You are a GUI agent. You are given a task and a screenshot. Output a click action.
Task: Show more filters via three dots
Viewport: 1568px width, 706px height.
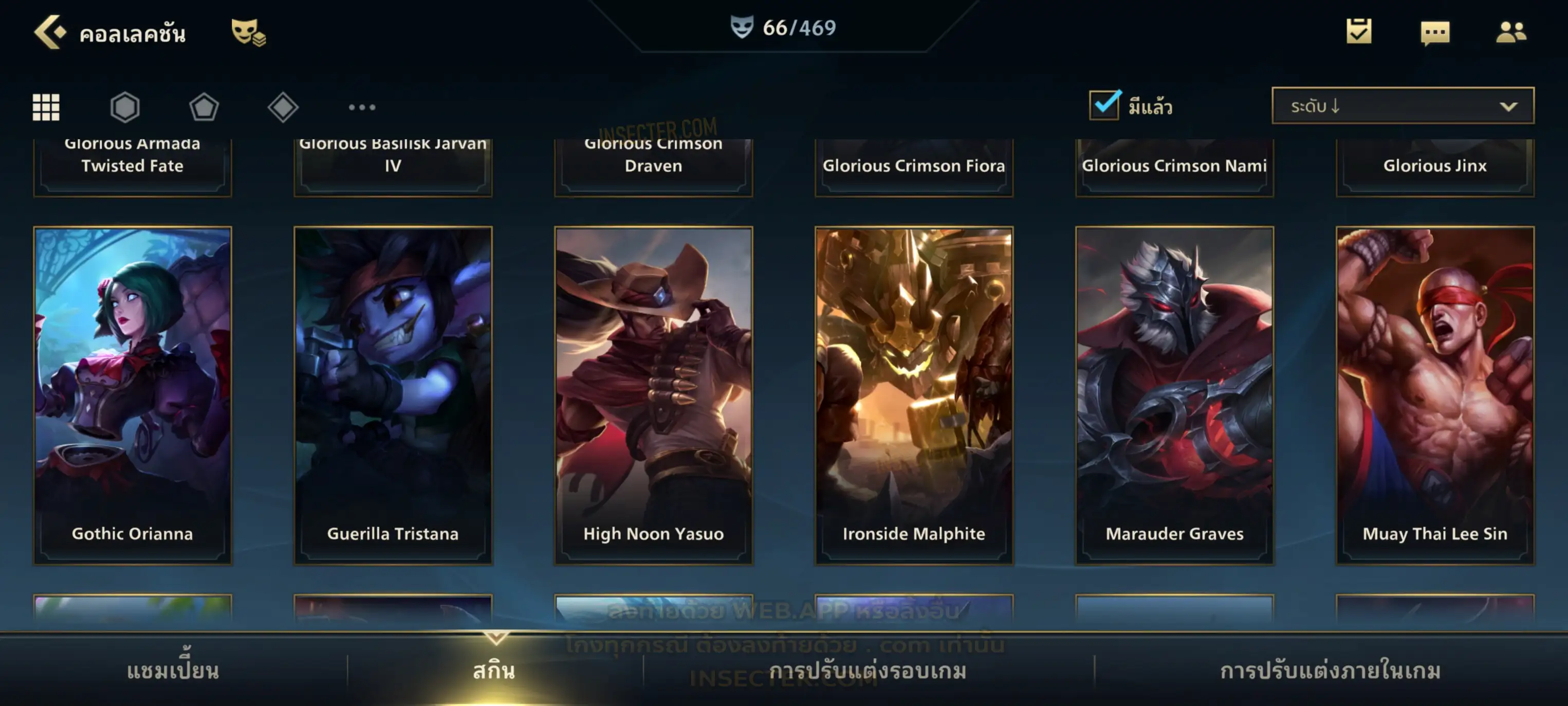point(362,107)
